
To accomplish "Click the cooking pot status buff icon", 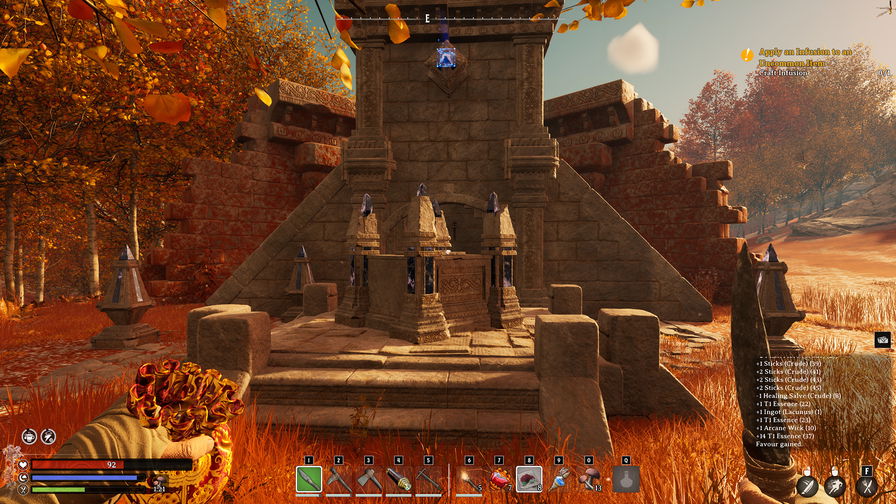I will coord(30,436).
